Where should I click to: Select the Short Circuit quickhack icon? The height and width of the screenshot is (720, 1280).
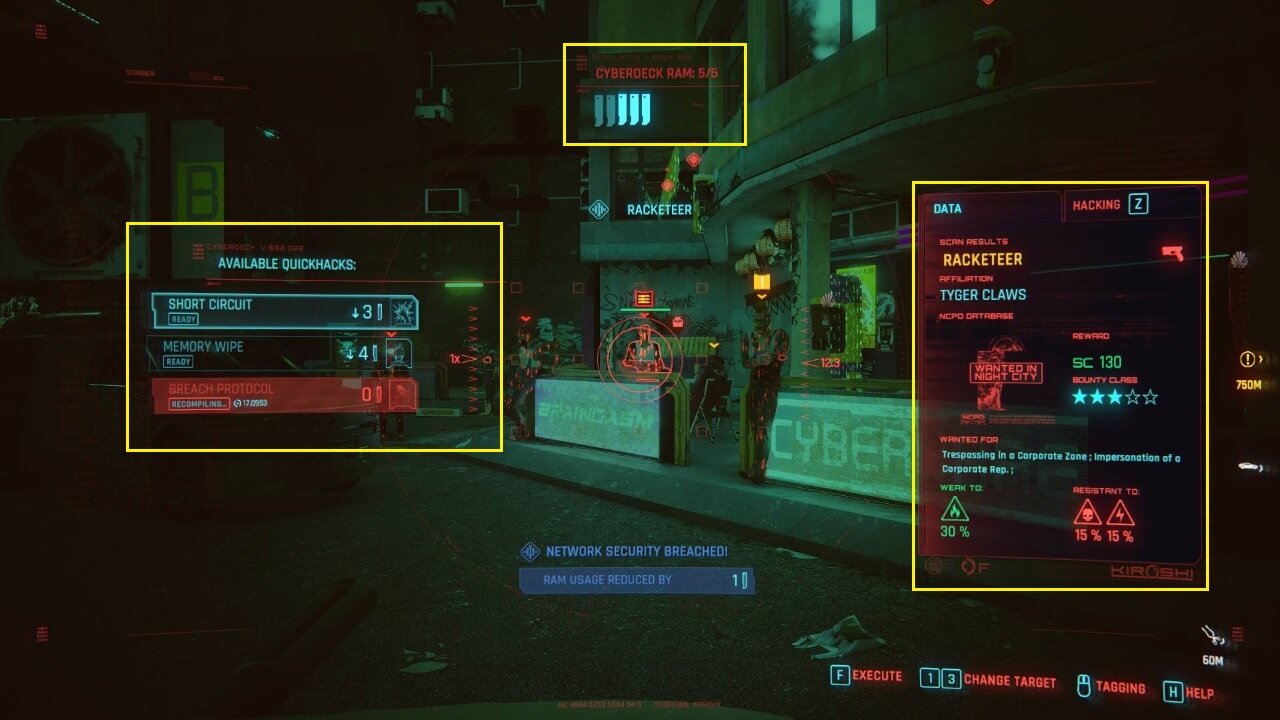[x=403, y=313]
